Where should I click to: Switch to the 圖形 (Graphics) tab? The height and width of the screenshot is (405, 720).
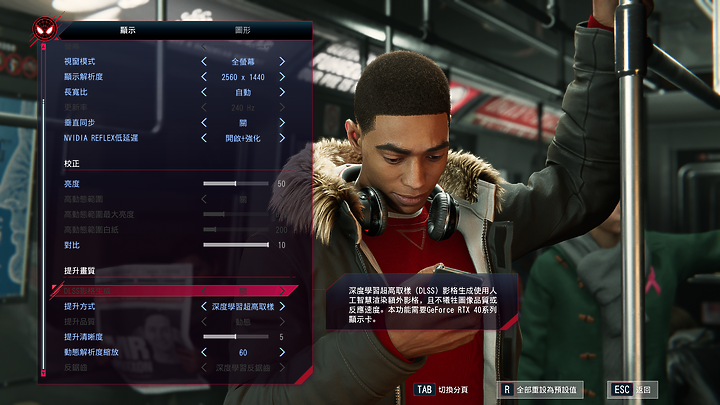pyautogui.click(x=243, y=31)
